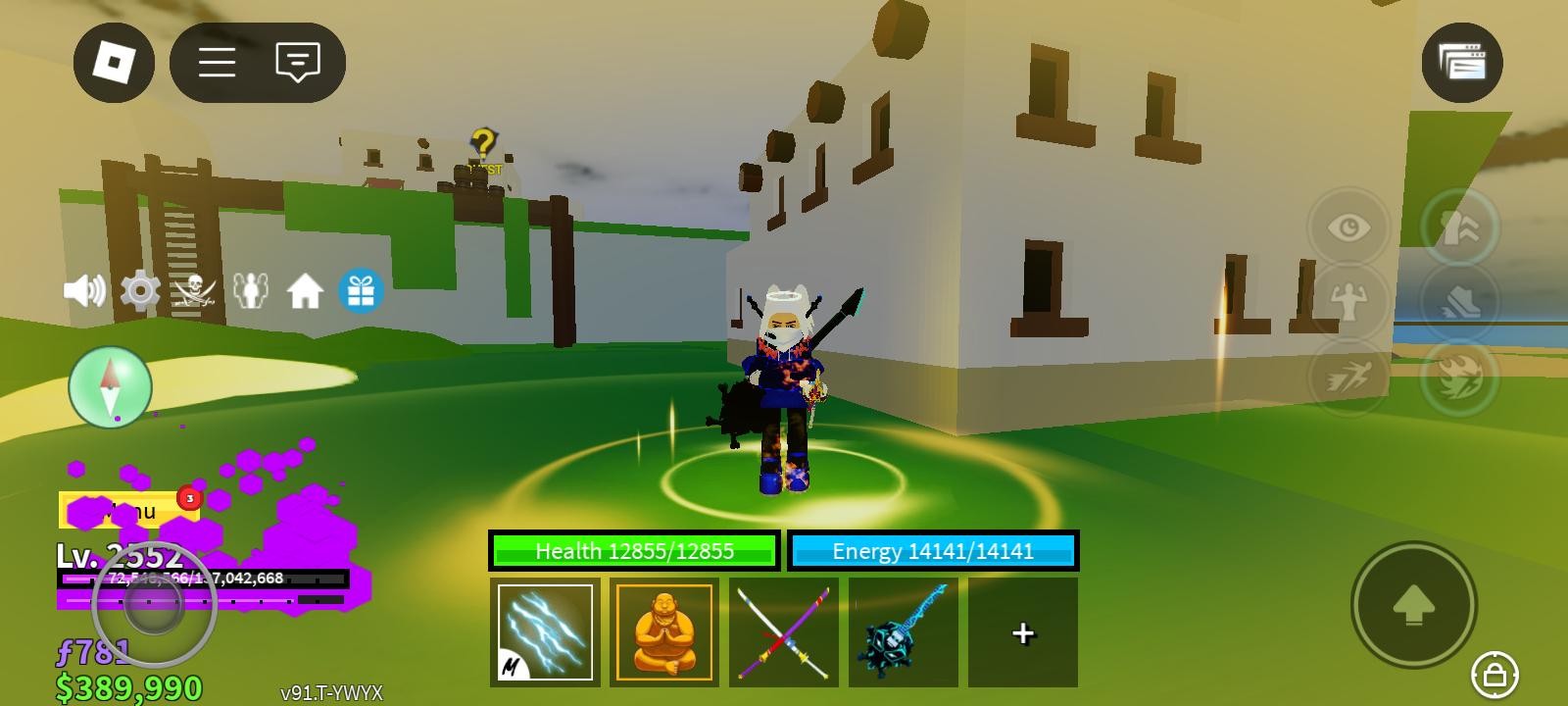This screenshot has height=706, width=1568.
Task: Open the winged figure icon
Action: point(250,291)
